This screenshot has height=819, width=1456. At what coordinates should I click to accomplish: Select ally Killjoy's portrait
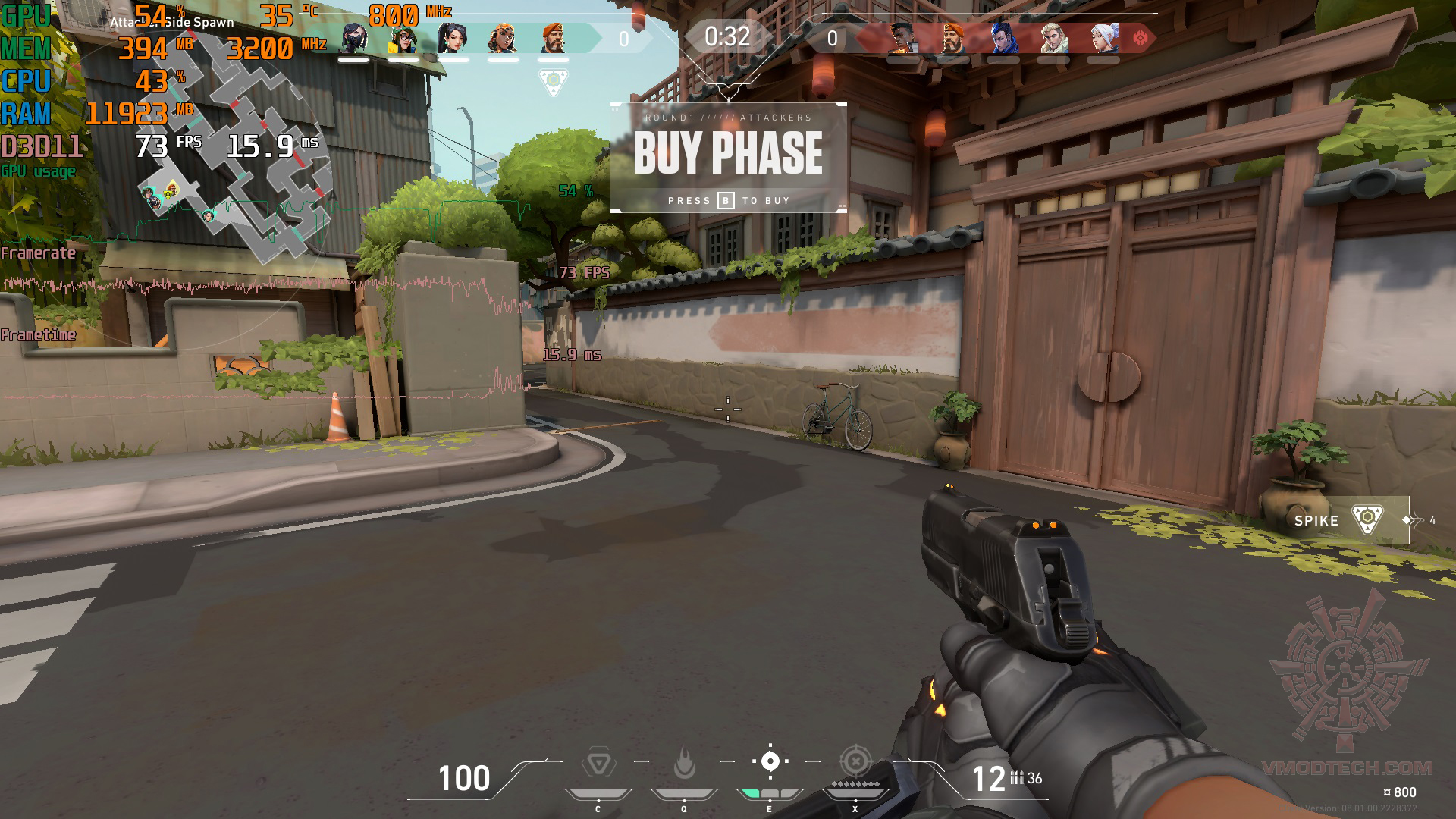coord(403,37)
